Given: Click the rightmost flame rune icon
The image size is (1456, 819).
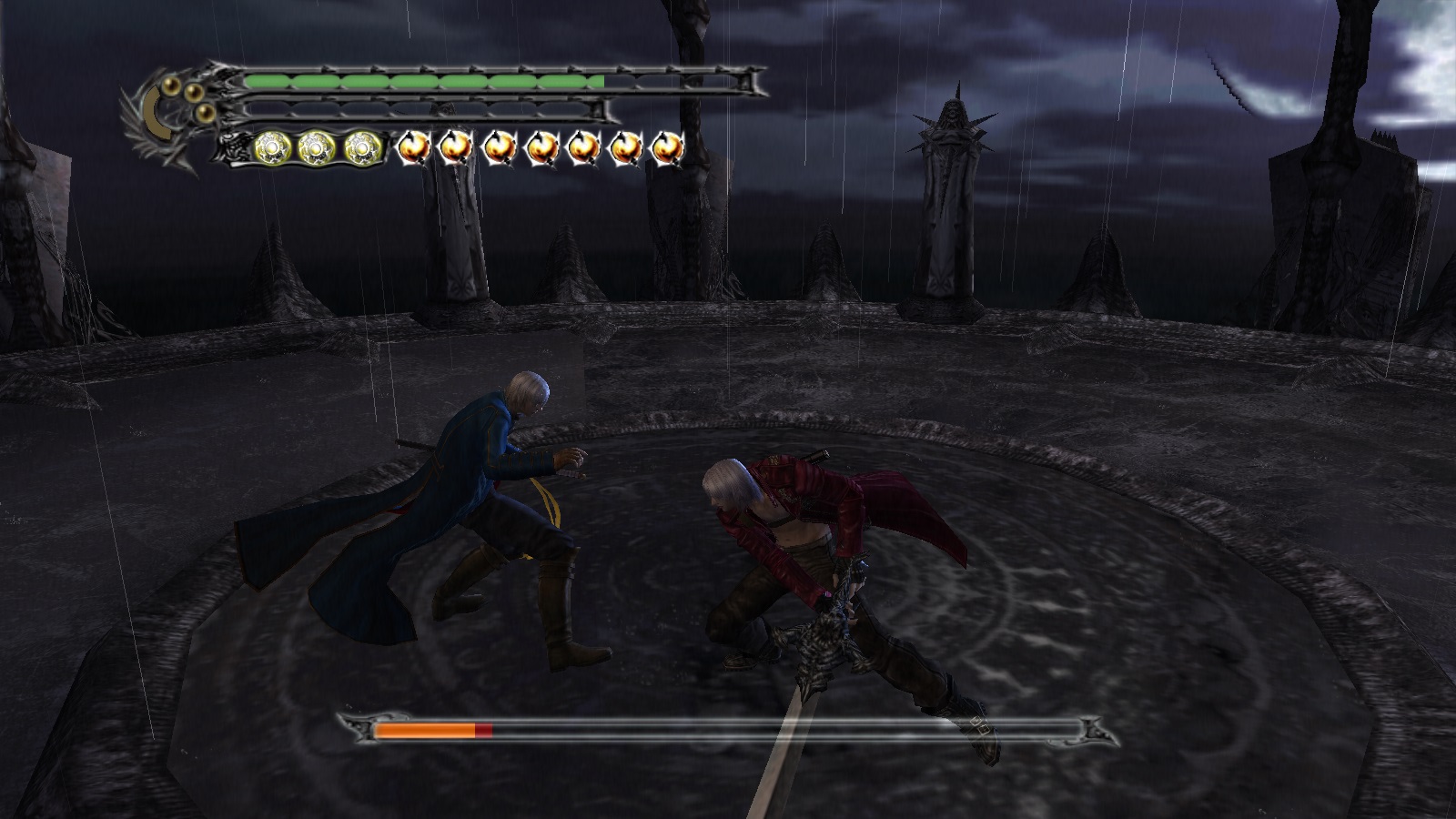Looking at the screenshot, I should (x=665, y=148).
